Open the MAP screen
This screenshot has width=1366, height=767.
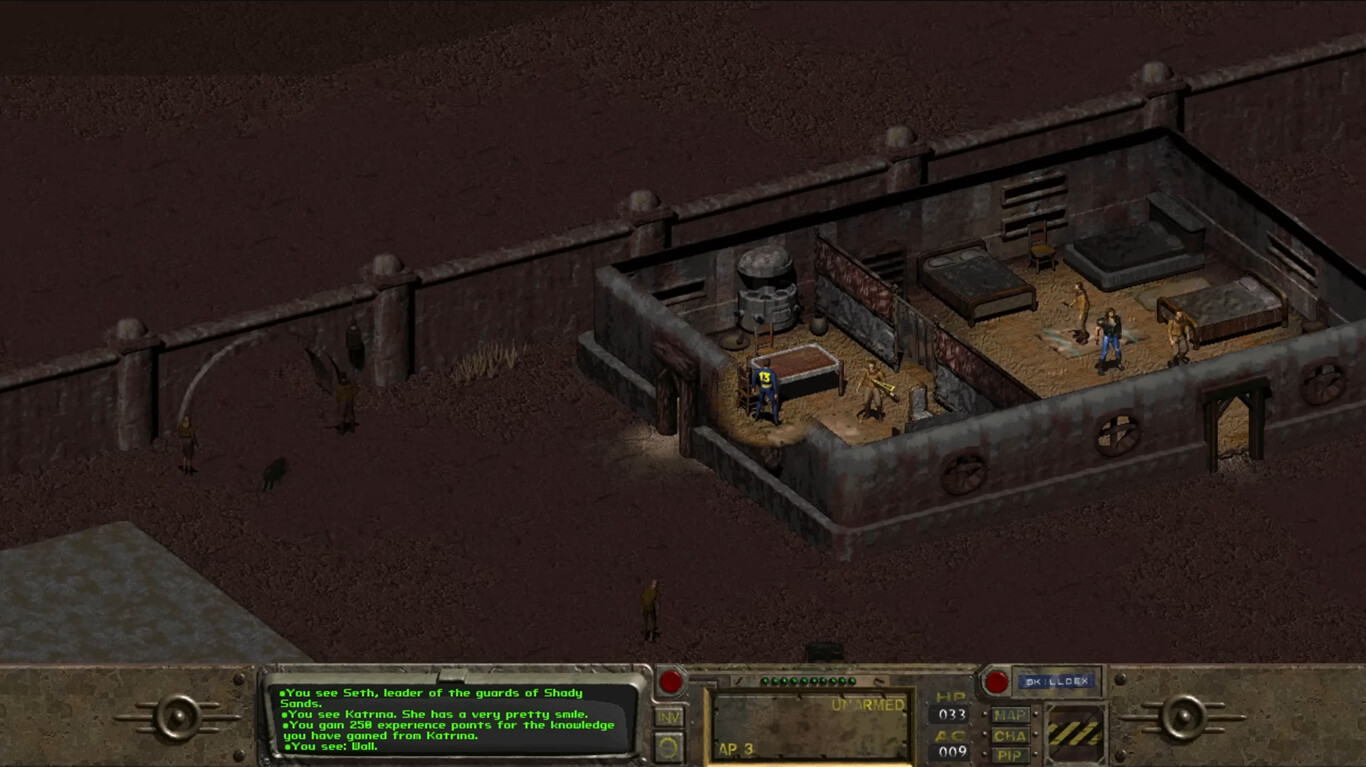1010,715
